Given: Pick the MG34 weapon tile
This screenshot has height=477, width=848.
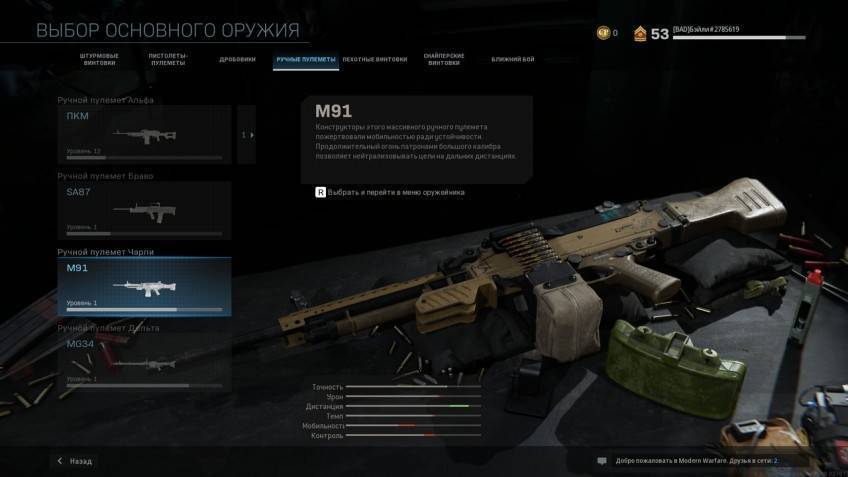Looking at the screenshot, I should point(145,362).
